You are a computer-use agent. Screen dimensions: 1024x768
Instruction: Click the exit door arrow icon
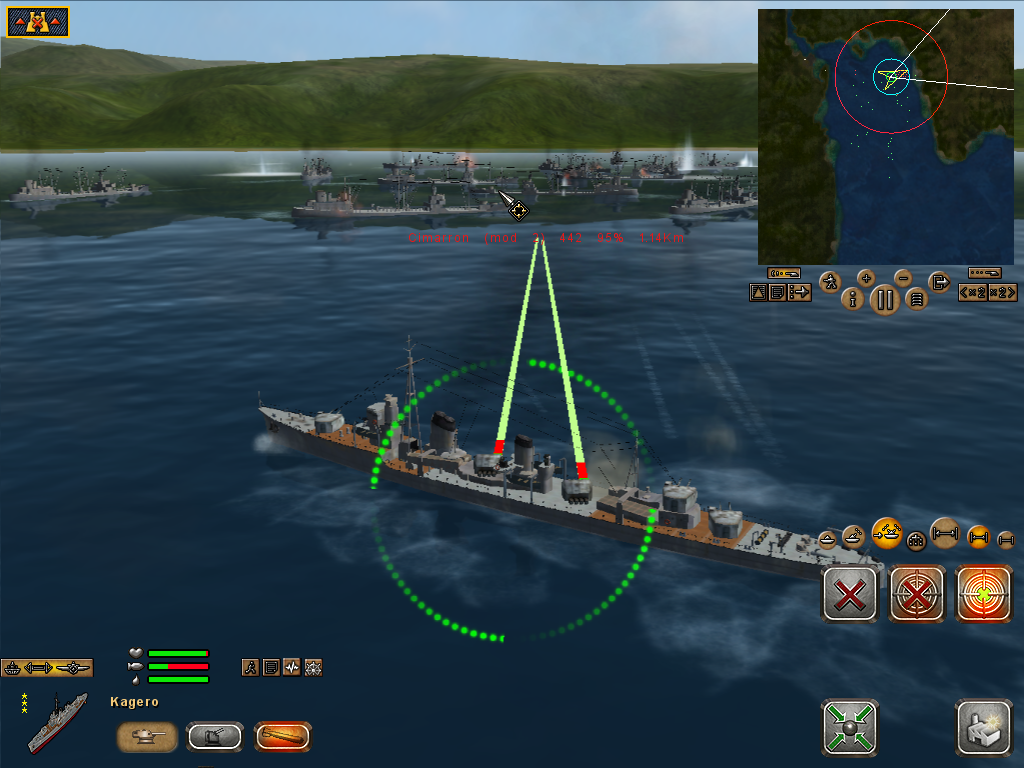point(939,282)
